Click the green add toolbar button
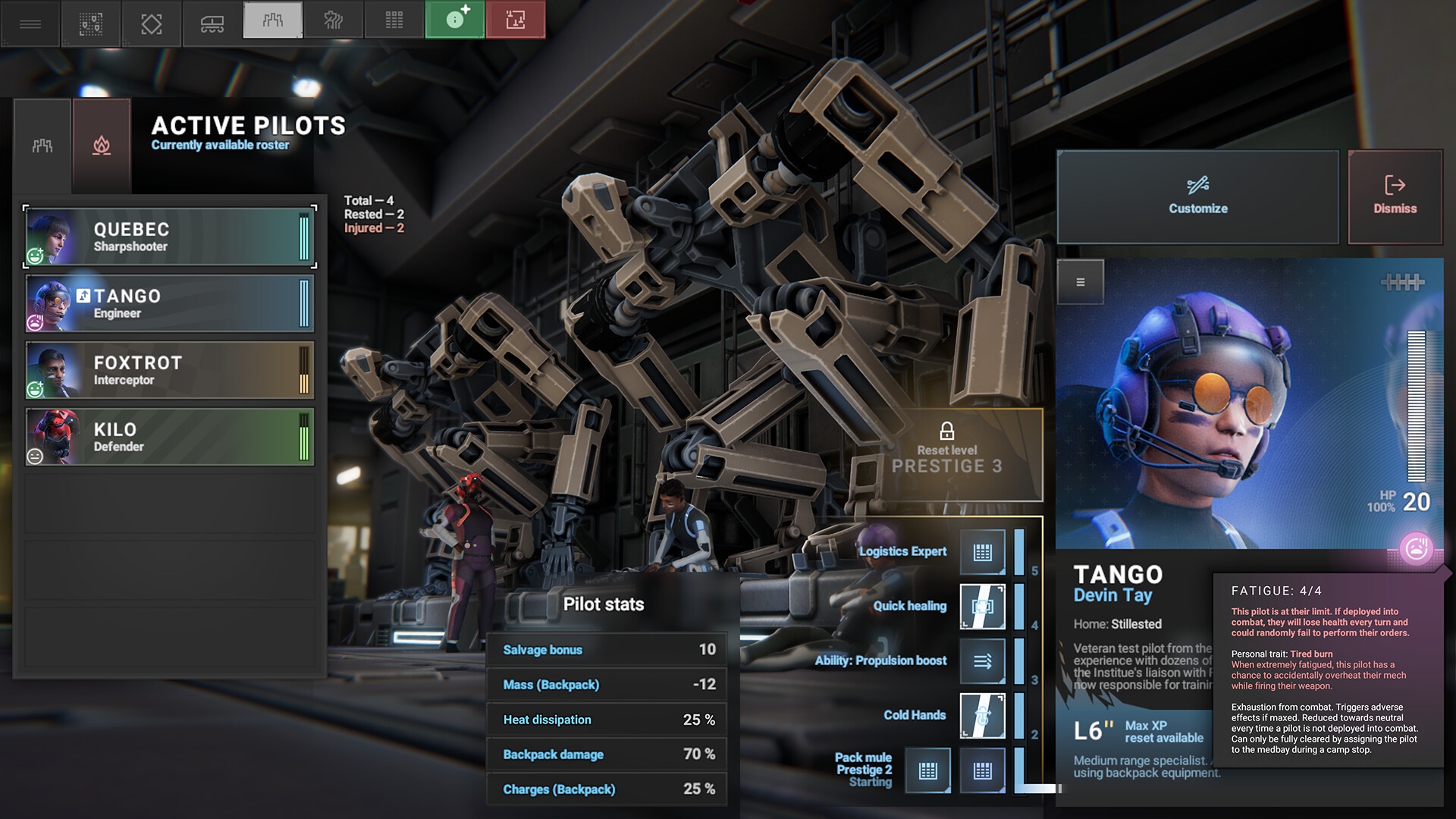Image resolution: width=1456 pixels, height=819 pixels. point(455,20)
